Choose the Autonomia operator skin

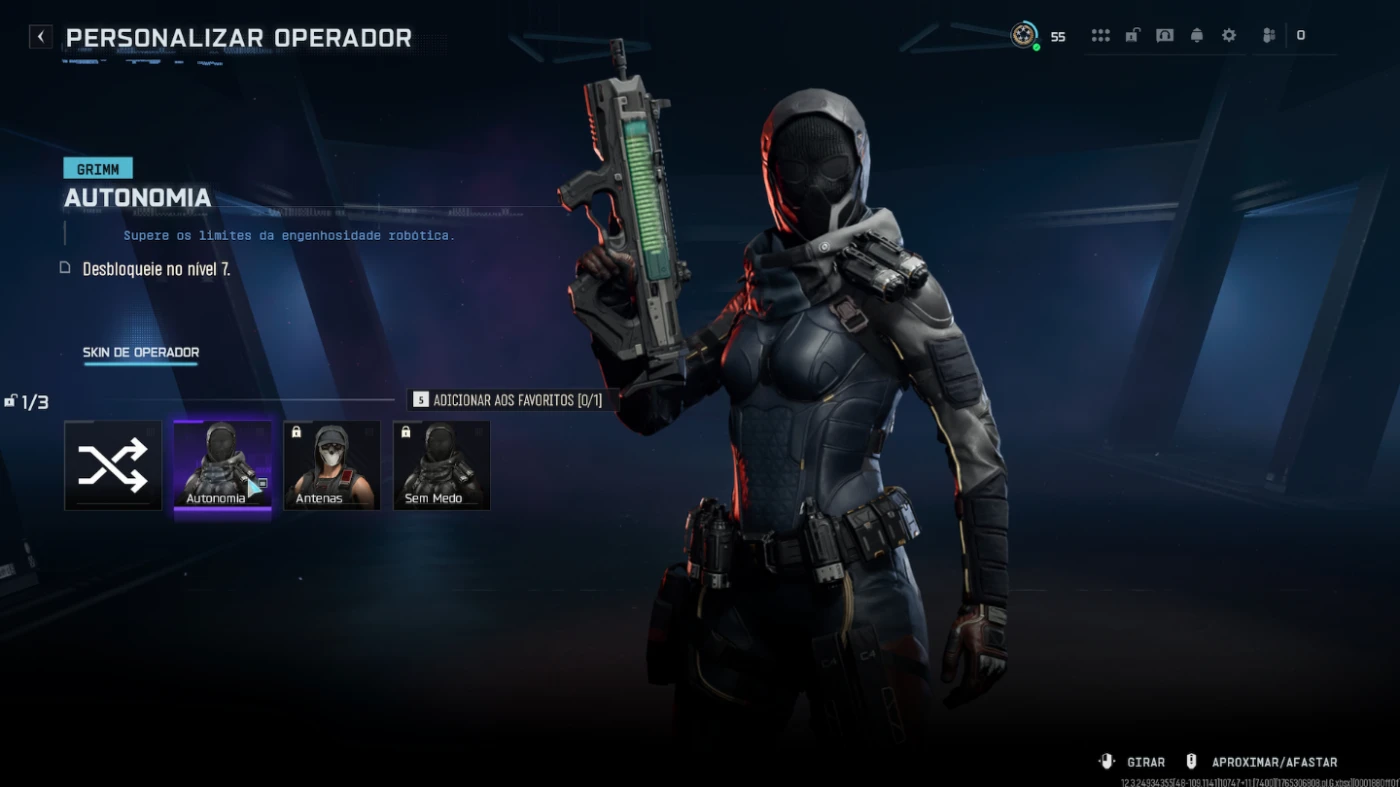click(x=222, y=465)
